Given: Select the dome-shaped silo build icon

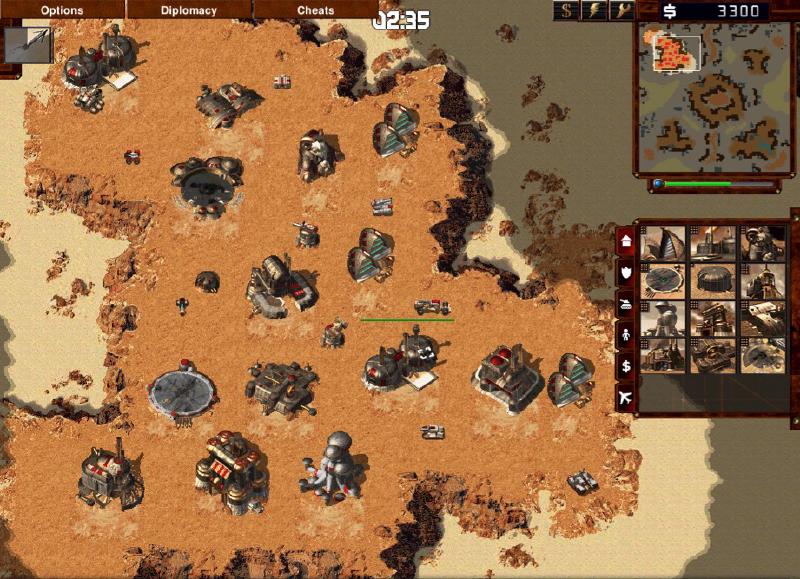Looking at the screenshot, I should point(713,281).
